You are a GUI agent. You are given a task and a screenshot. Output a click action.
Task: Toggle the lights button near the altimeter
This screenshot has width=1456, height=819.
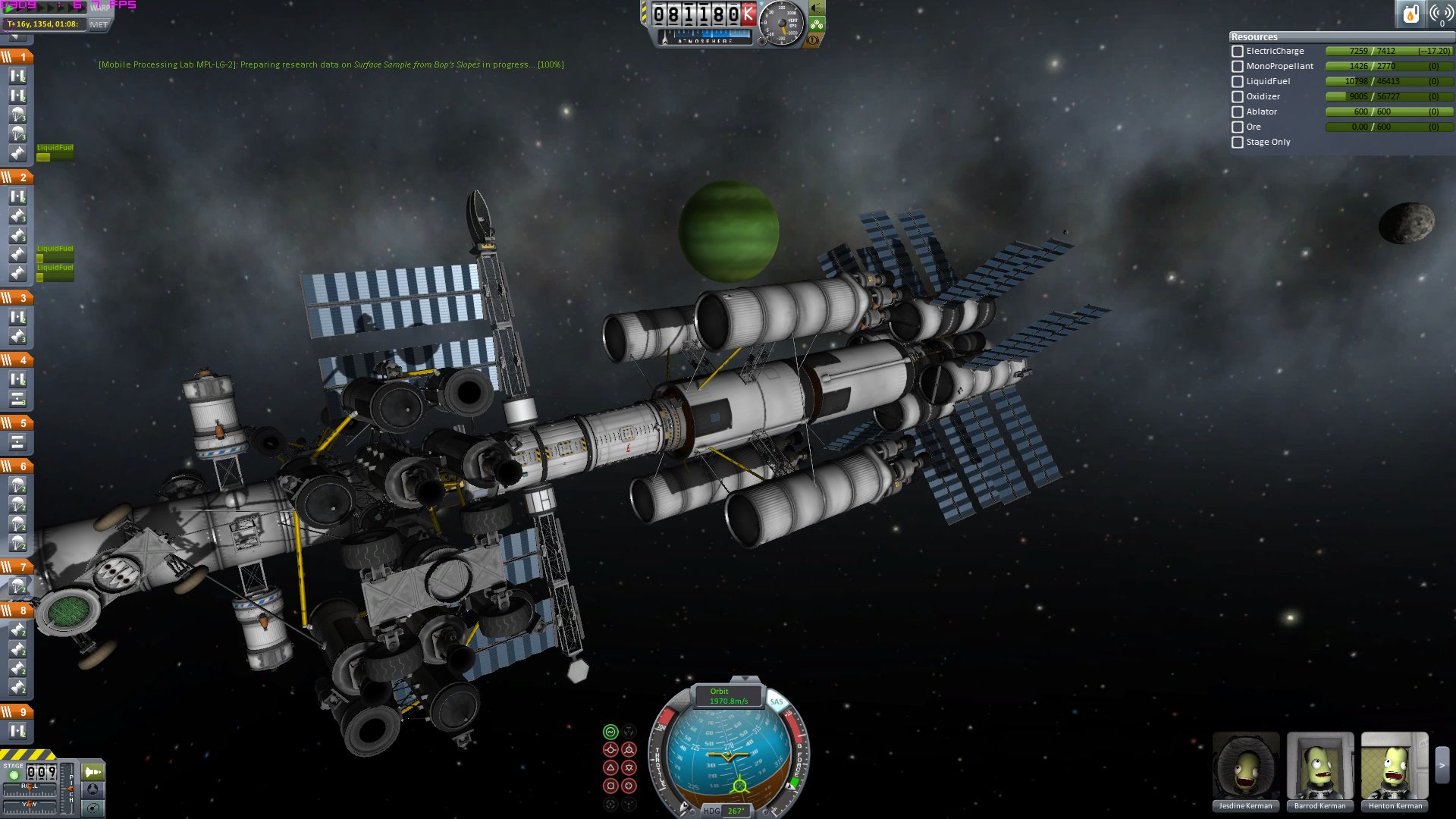tap(817, 8)
